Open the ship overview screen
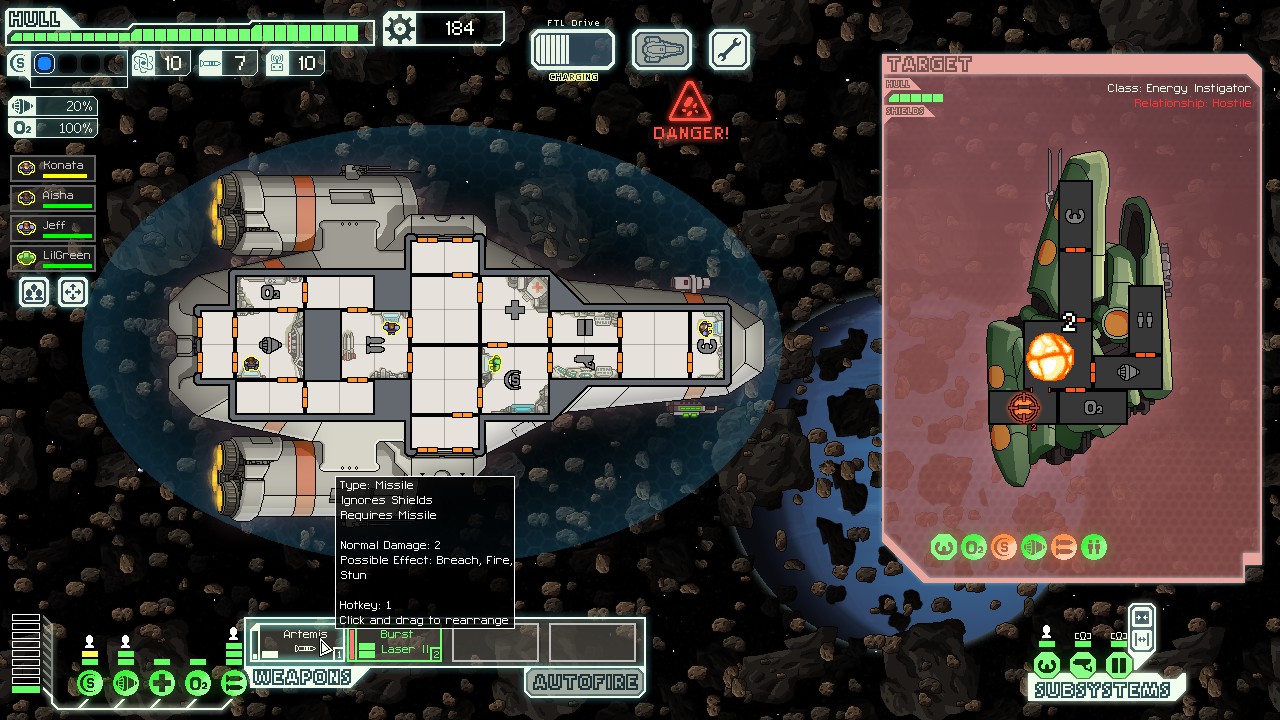Image resolution: width=1280 pixels, height=720 pixels. 662,49
